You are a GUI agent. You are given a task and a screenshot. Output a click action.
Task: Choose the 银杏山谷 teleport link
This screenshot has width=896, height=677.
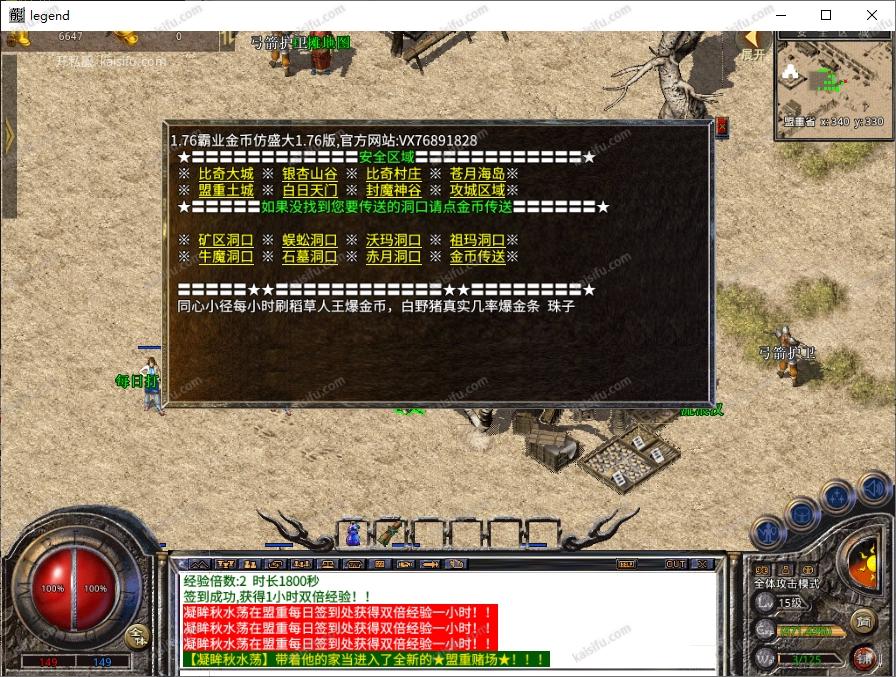309,174
